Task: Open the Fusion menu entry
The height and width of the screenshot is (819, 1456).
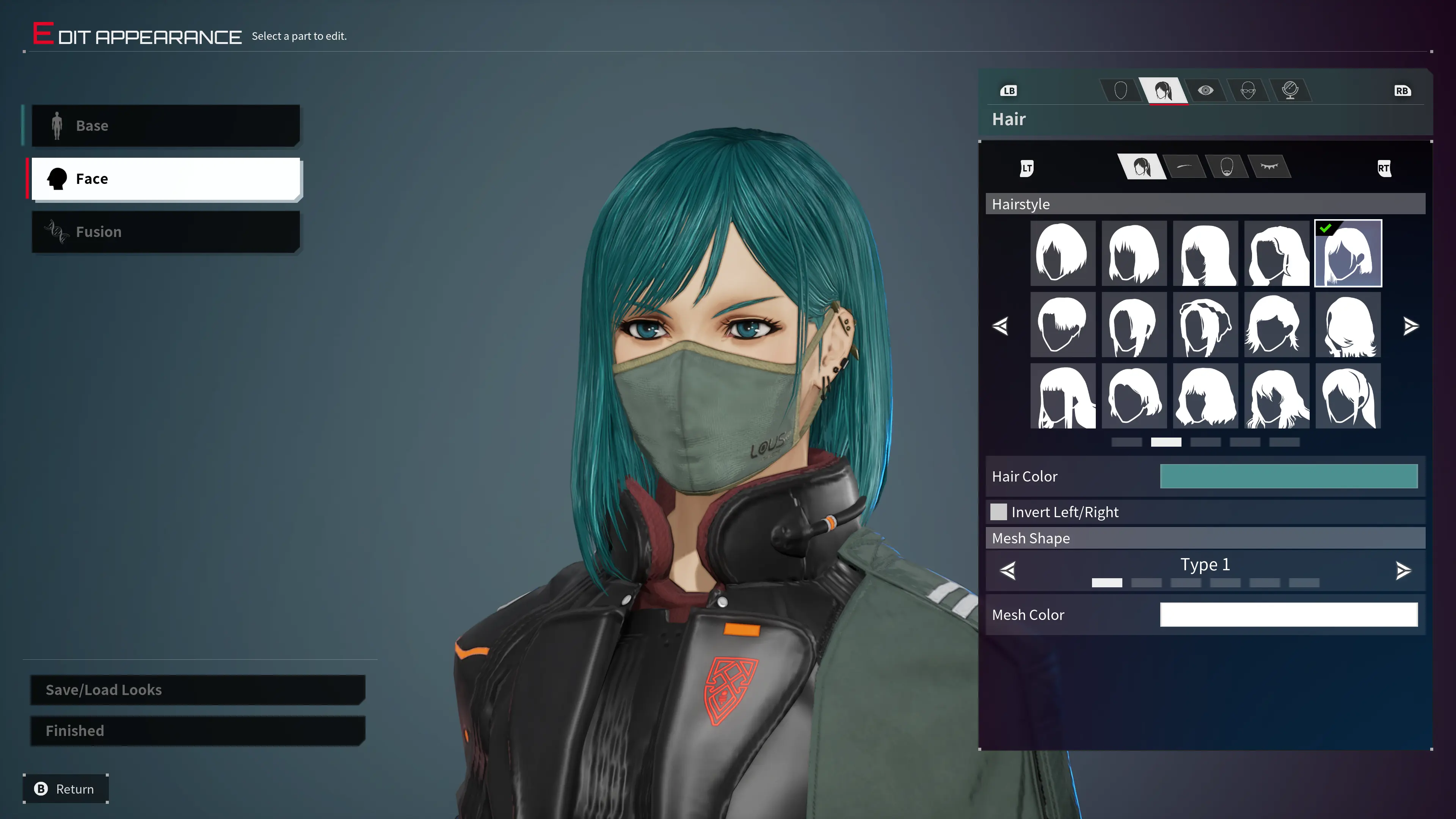Action: click(165, 232)
